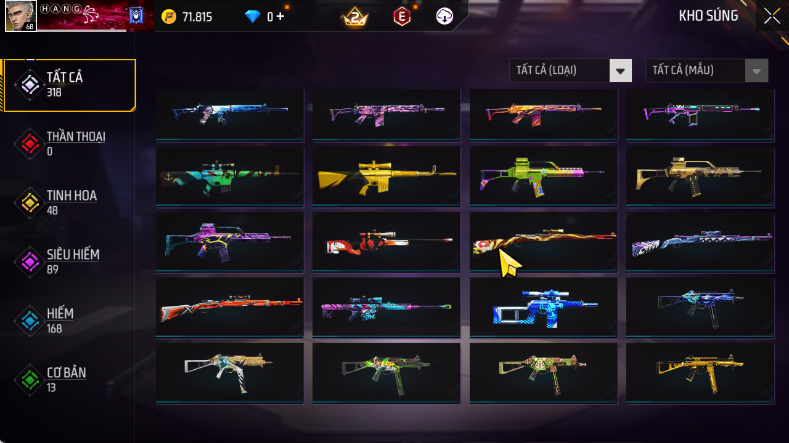Choose the blue boxy scoped gun skin
The height and width of the screenshot is (443, 789).
coord(543,307)
